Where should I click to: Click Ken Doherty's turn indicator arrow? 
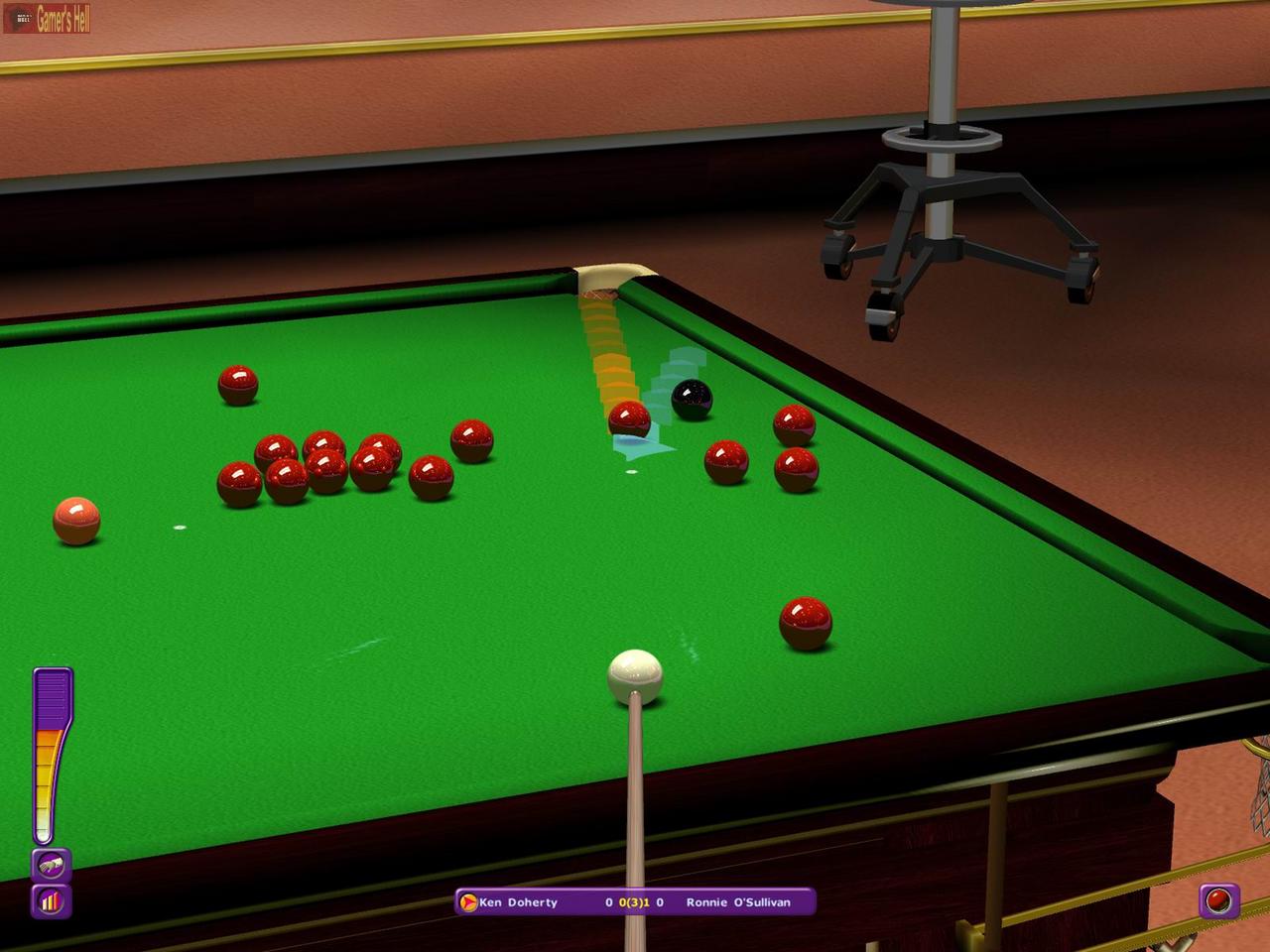pos(466,901)
